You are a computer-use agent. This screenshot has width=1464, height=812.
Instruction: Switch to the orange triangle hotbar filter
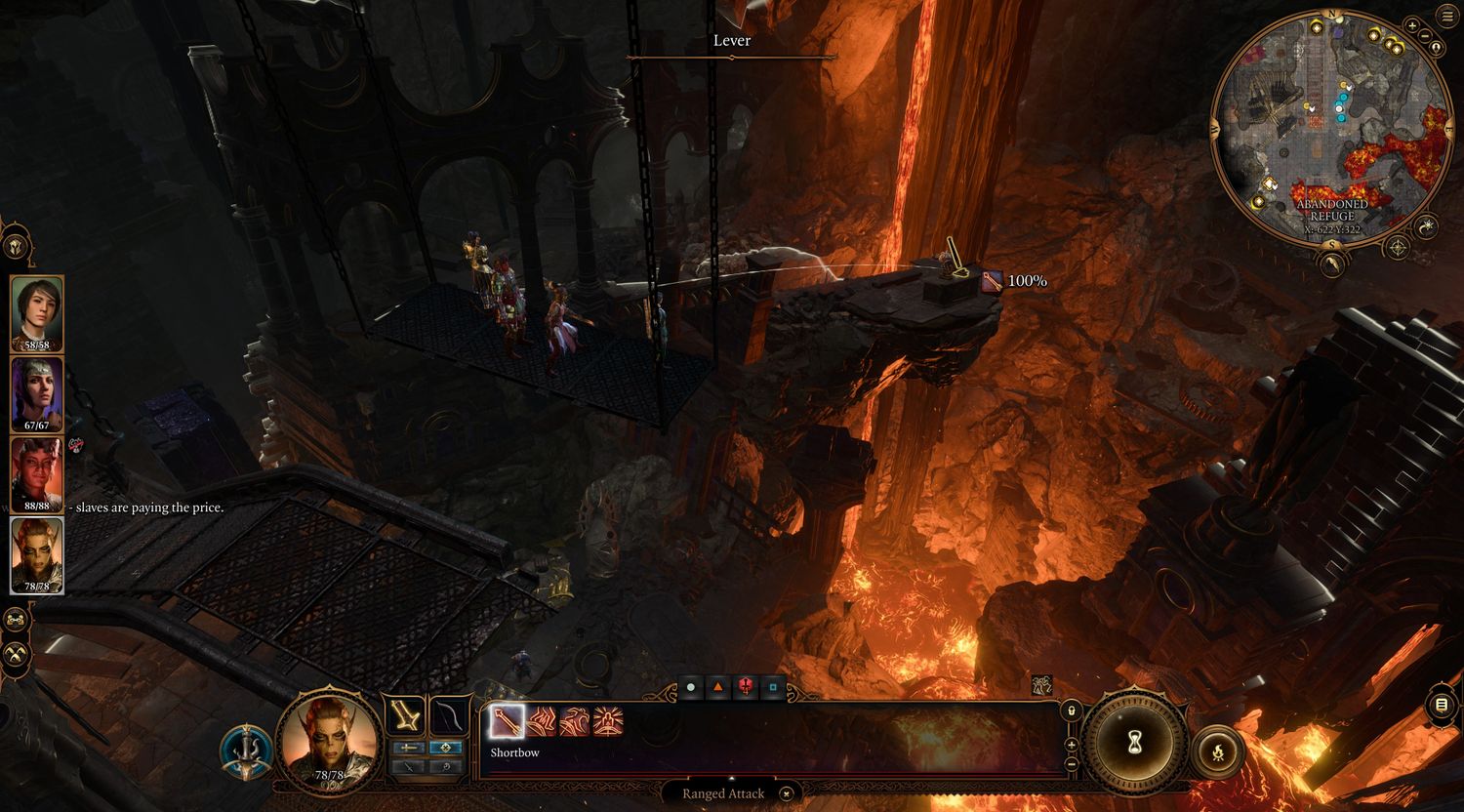click(x=718, y=688)
